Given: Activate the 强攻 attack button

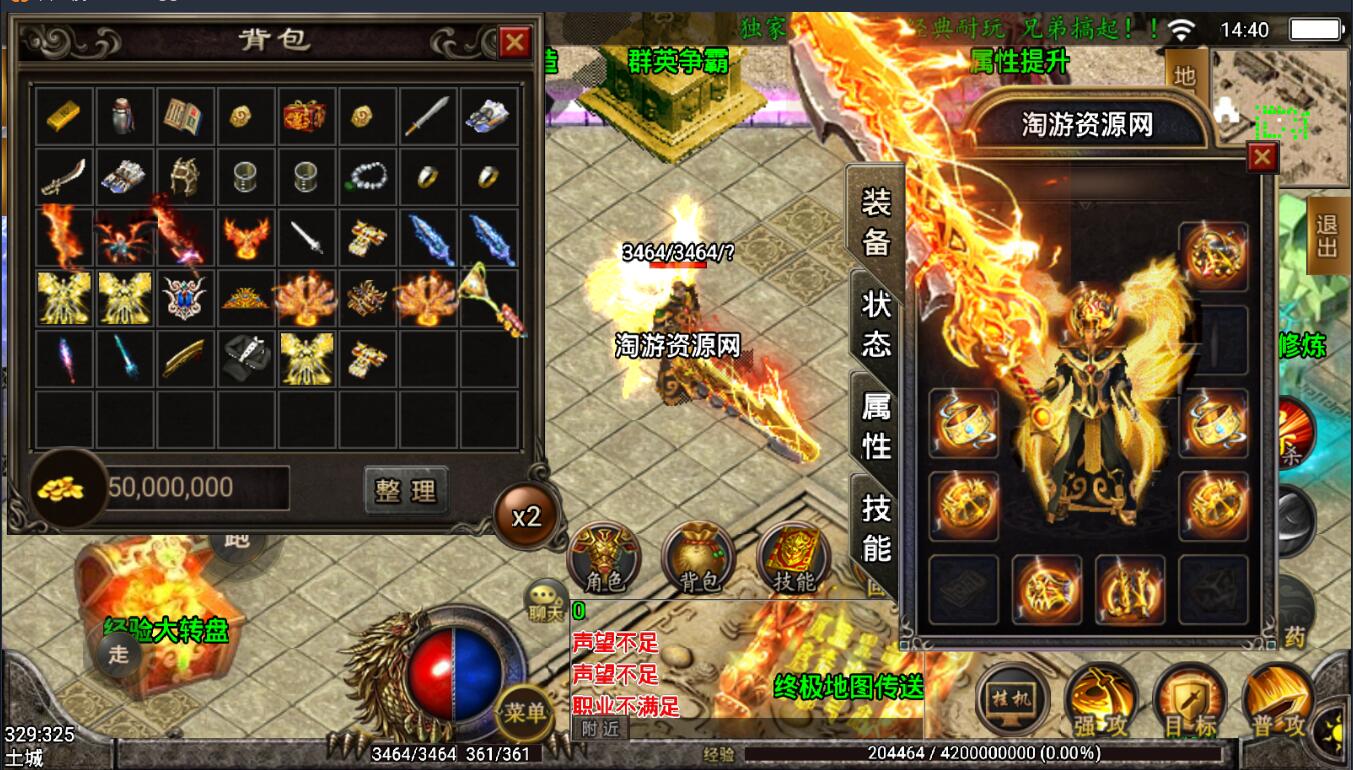Looking at the screenshot, I should [x=1098, y=700].
